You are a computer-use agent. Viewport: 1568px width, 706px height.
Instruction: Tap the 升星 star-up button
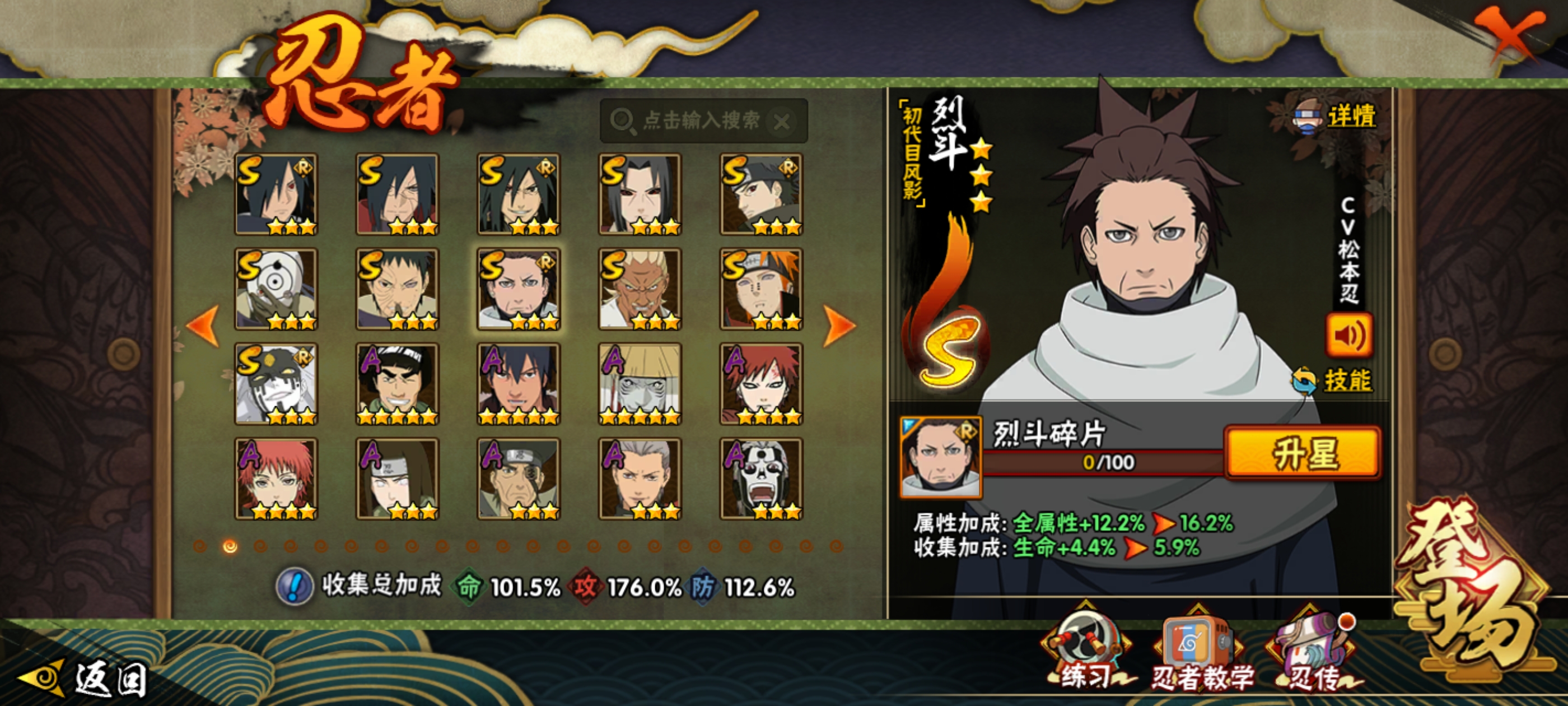[1303, 453]
